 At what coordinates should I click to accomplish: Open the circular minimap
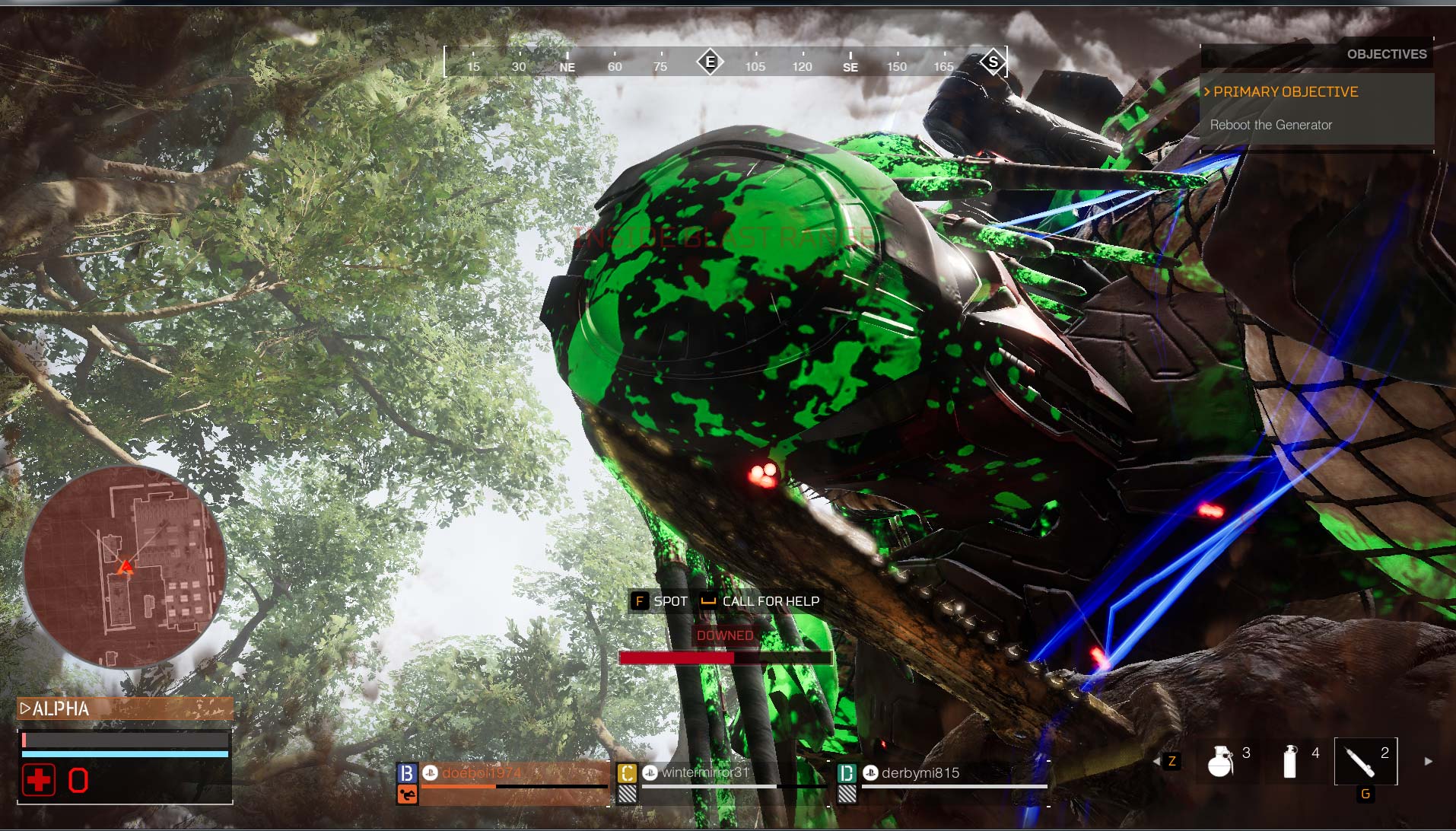point(126,567)
